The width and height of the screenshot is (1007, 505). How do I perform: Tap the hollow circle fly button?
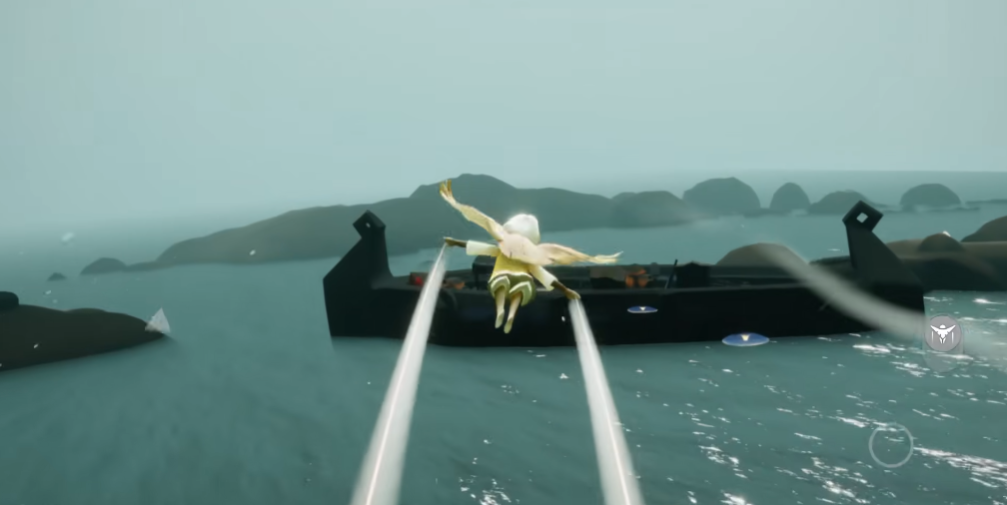point(890,445)
